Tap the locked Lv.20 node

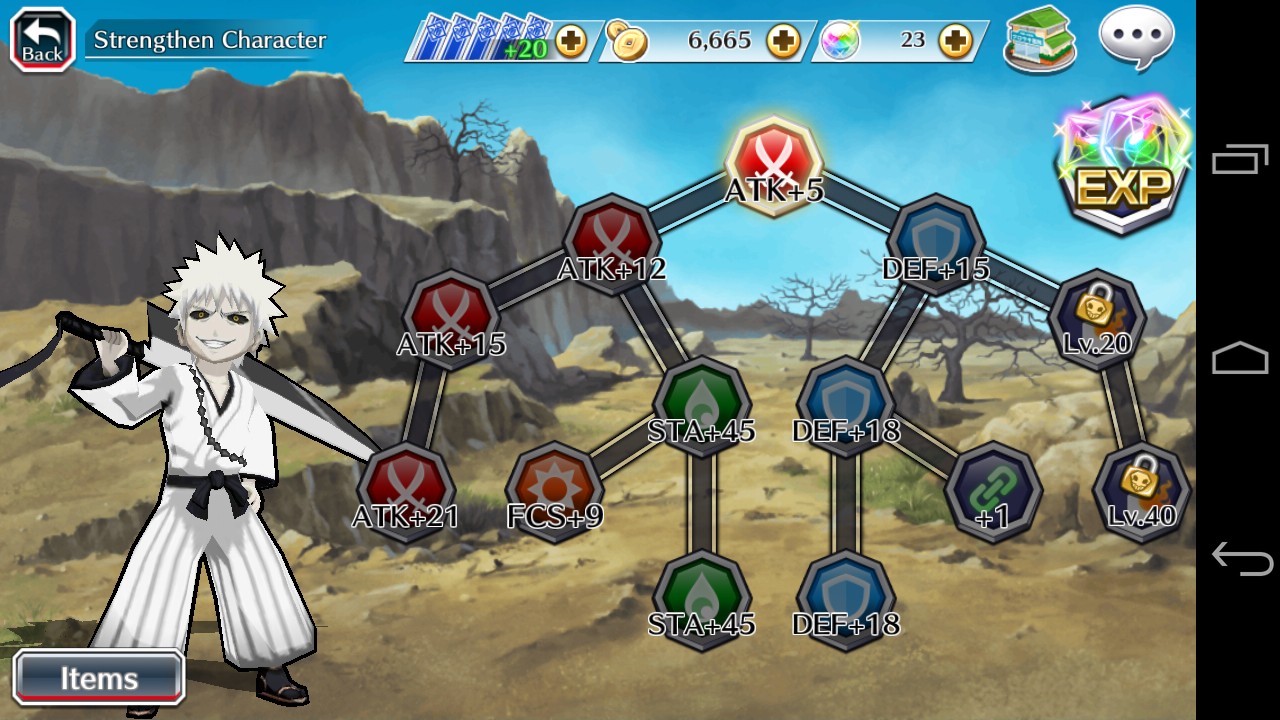coord(1097,317)
